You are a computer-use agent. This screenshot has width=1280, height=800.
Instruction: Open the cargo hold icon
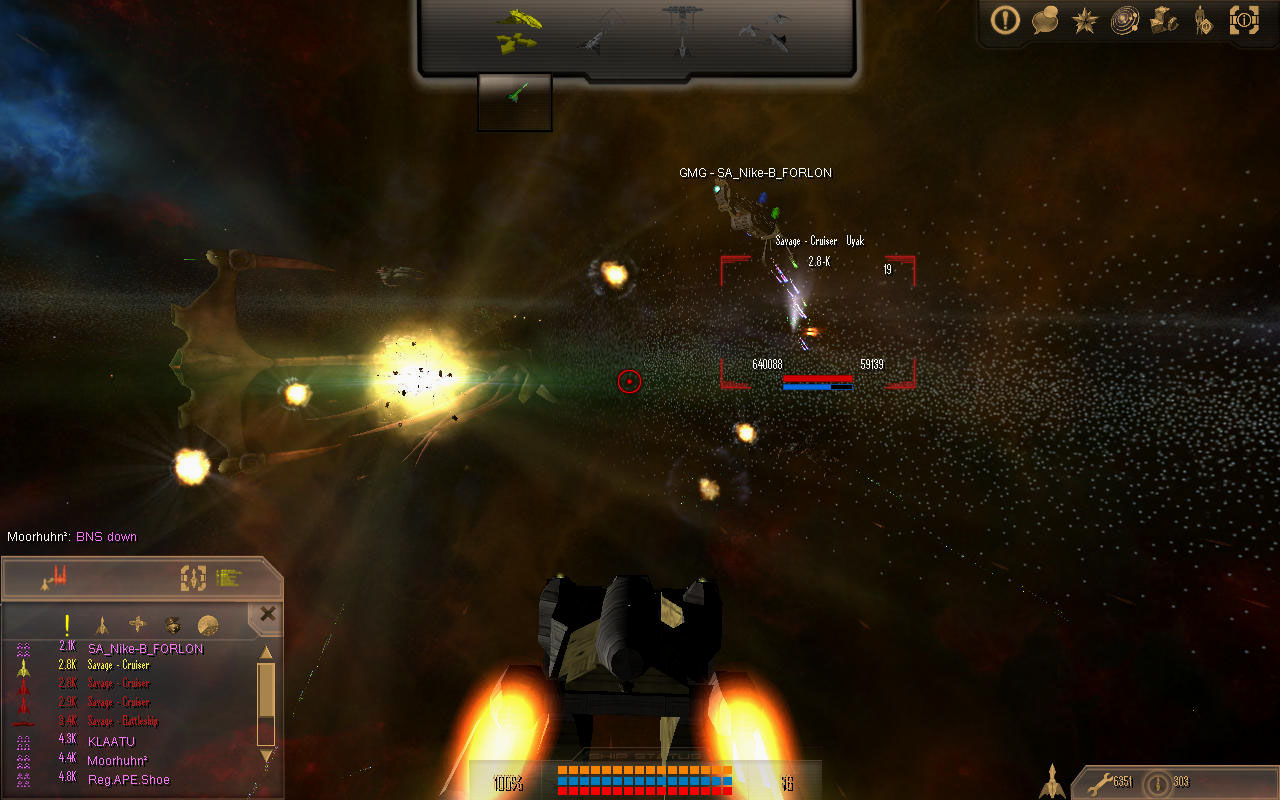point(1165,22)
